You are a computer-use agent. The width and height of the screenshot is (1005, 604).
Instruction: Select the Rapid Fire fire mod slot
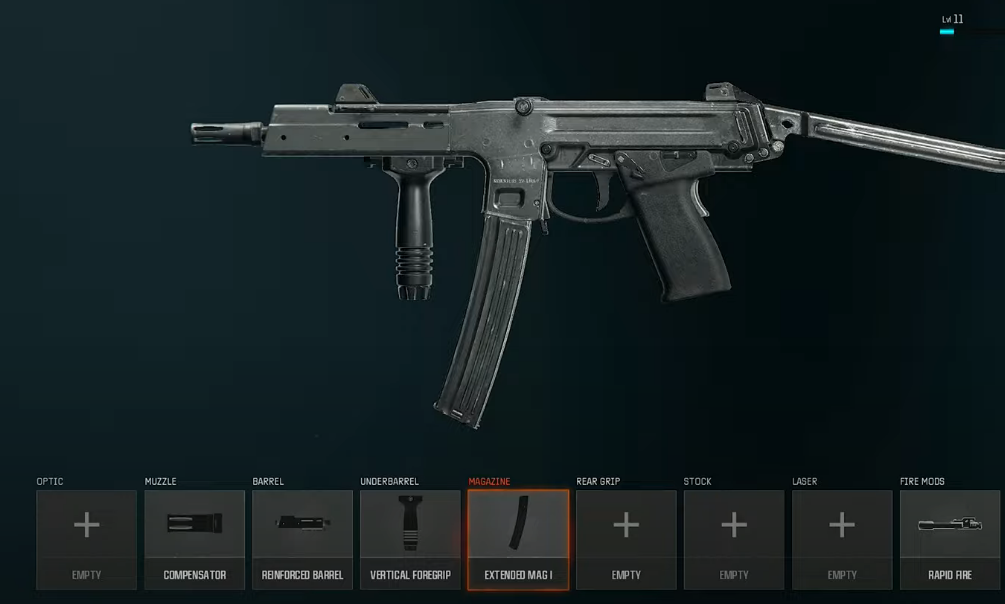[950, 539]
